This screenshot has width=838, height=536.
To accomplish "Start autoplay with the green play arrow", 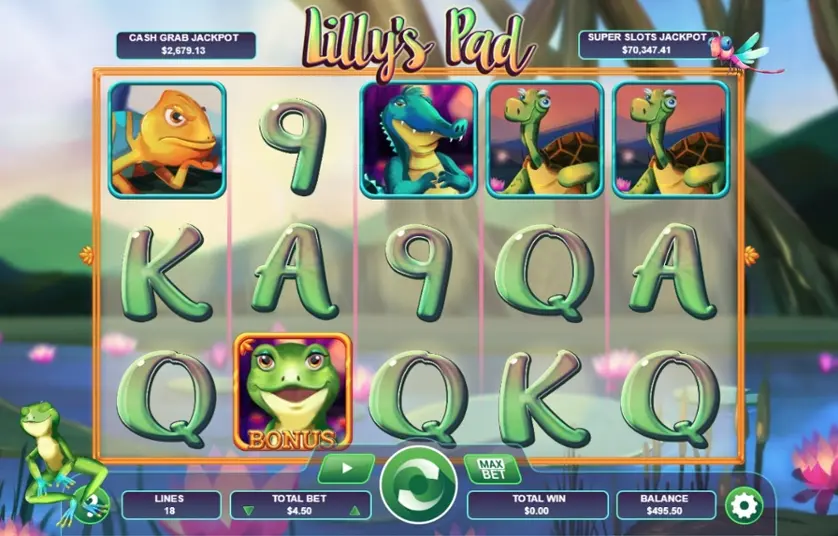I will [x=346, y=468].
